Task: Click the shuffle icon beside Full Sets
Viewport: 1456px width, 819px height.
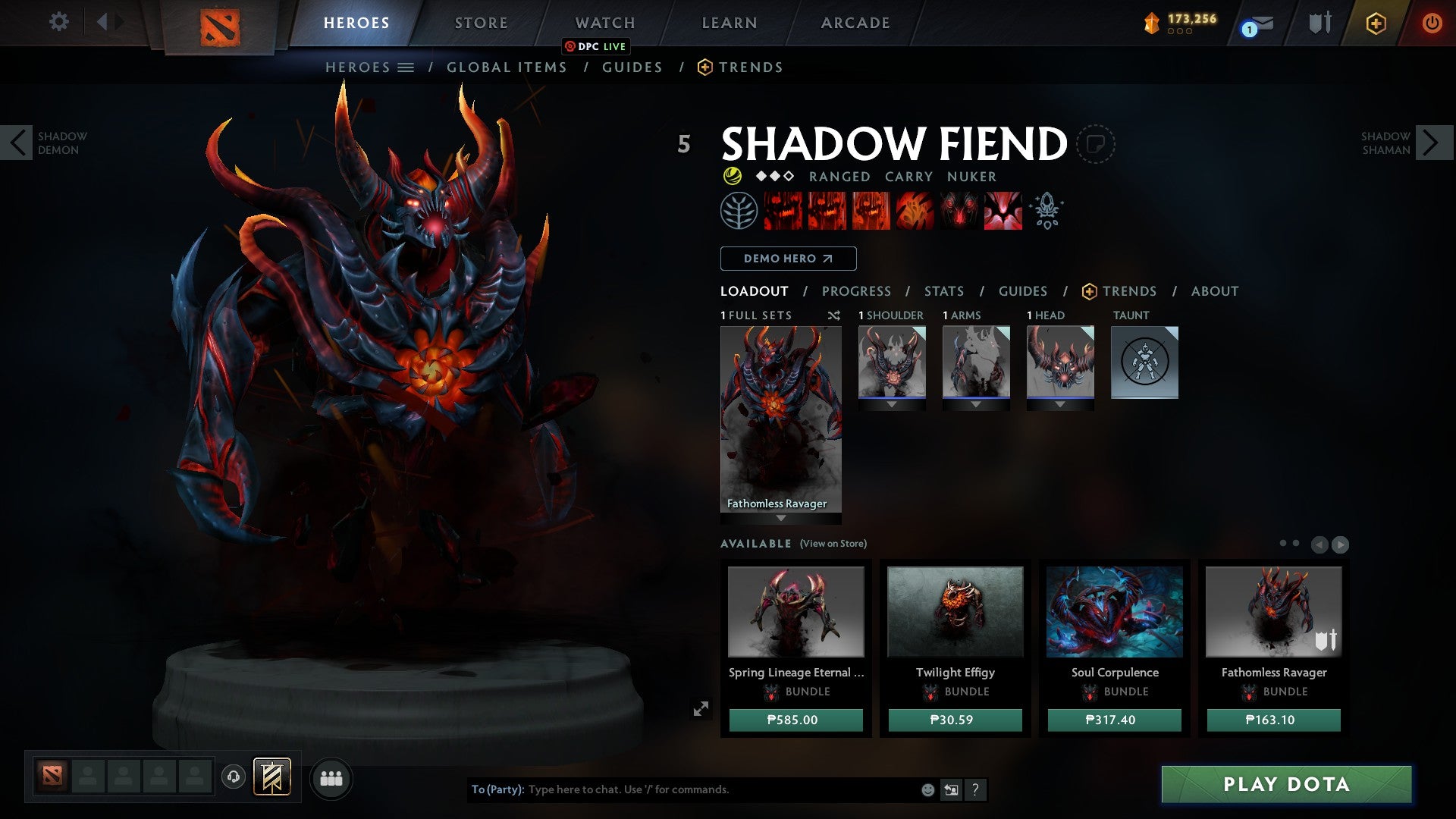Action: 834,315
